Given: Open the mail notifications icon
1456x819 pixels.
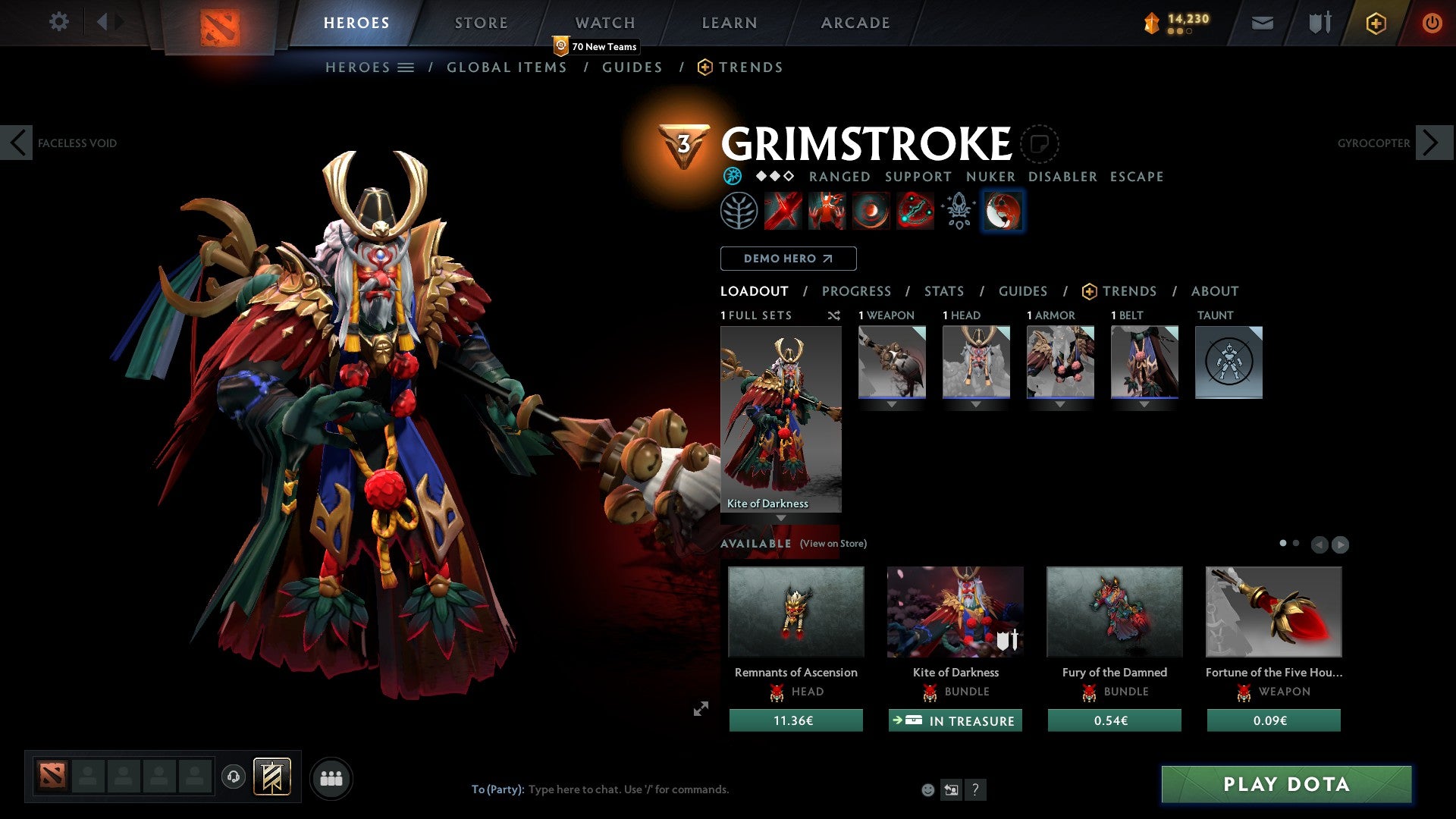Looking at the screenshot, I should [1263, 23].
